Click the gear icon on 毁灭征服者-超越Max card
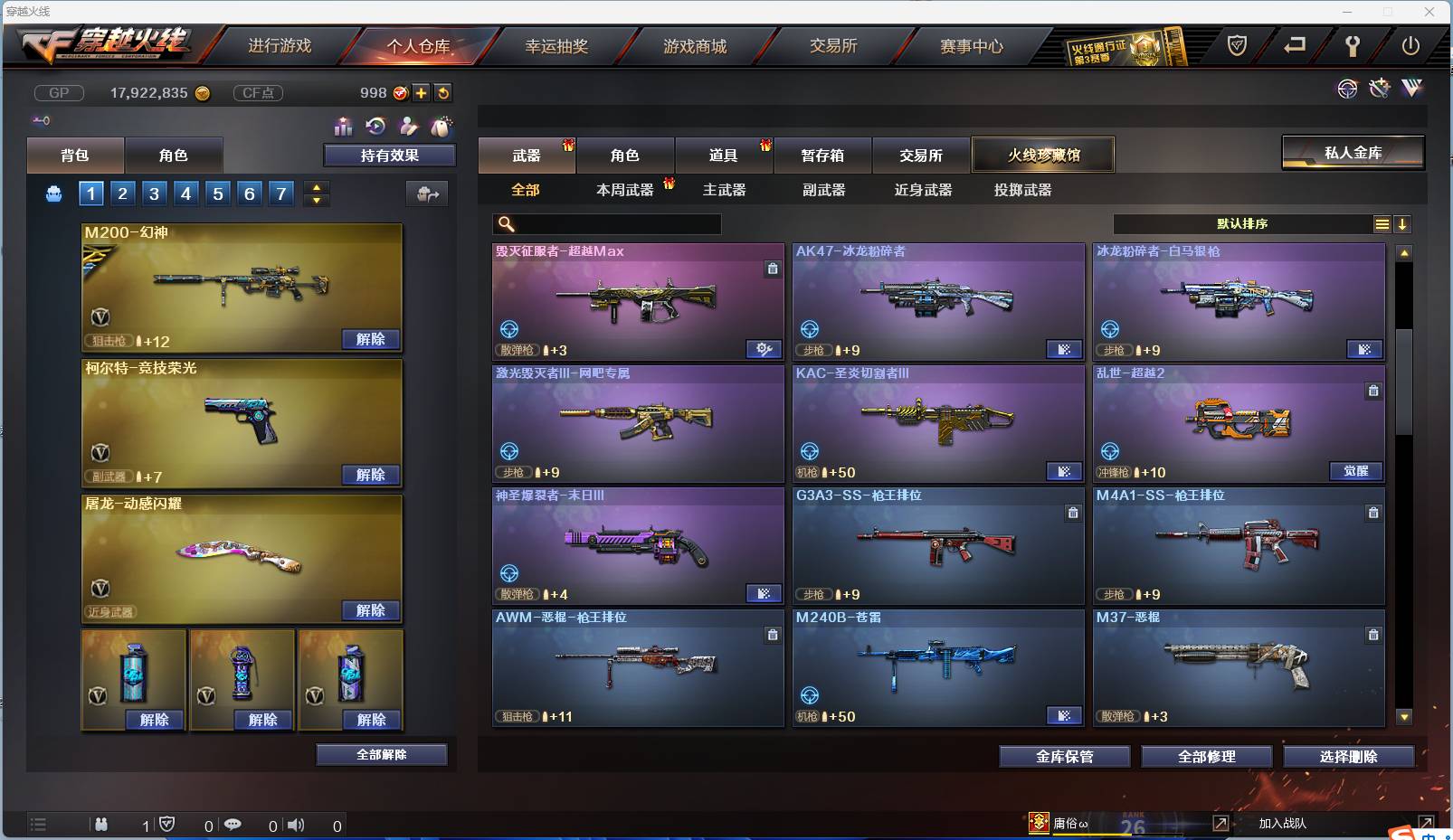 click(764, 348)
